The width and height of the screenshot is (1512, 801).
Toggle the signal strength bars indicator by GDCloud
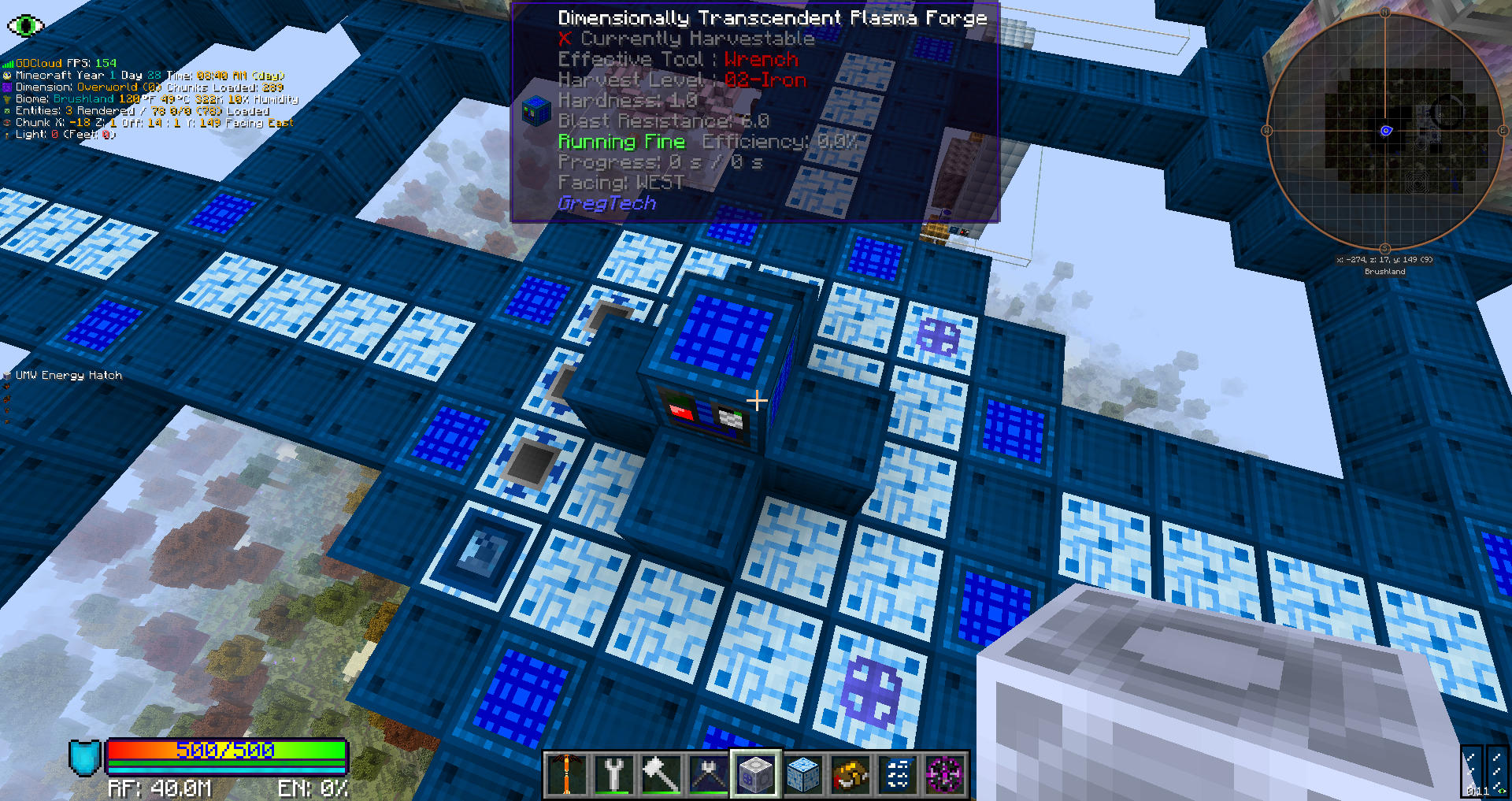click(x=6, y=62)
